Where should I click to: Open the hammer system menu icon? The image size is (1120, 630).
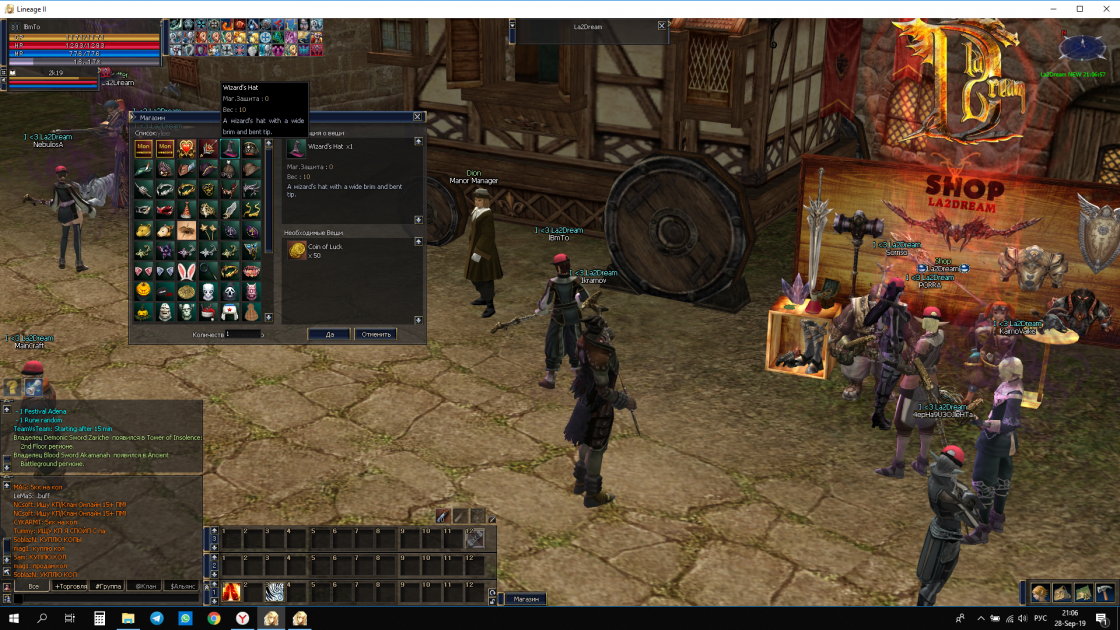pyautogui.click(x=1104, y=593)
